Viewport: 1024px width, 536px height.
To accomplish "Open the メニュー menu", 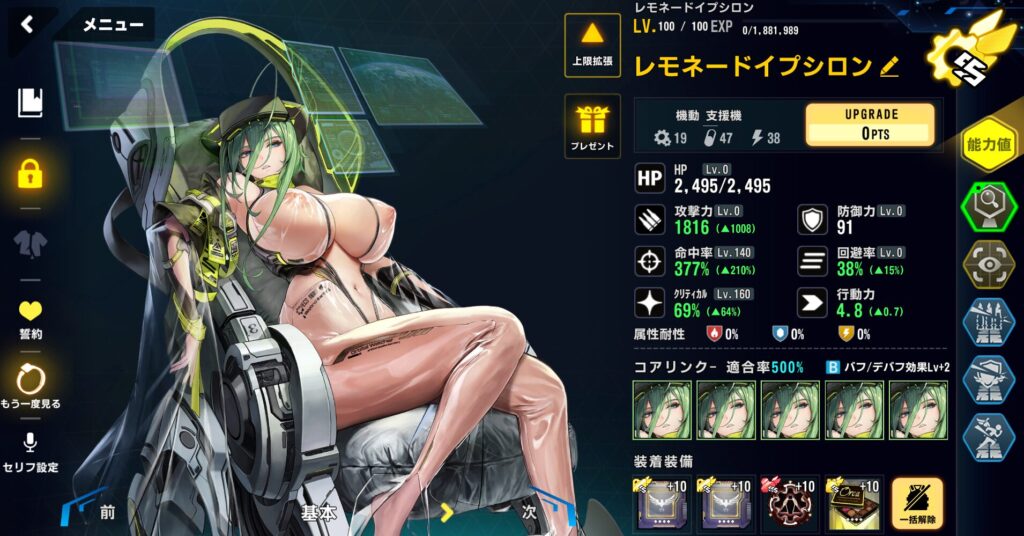I will tap(112, 25).
